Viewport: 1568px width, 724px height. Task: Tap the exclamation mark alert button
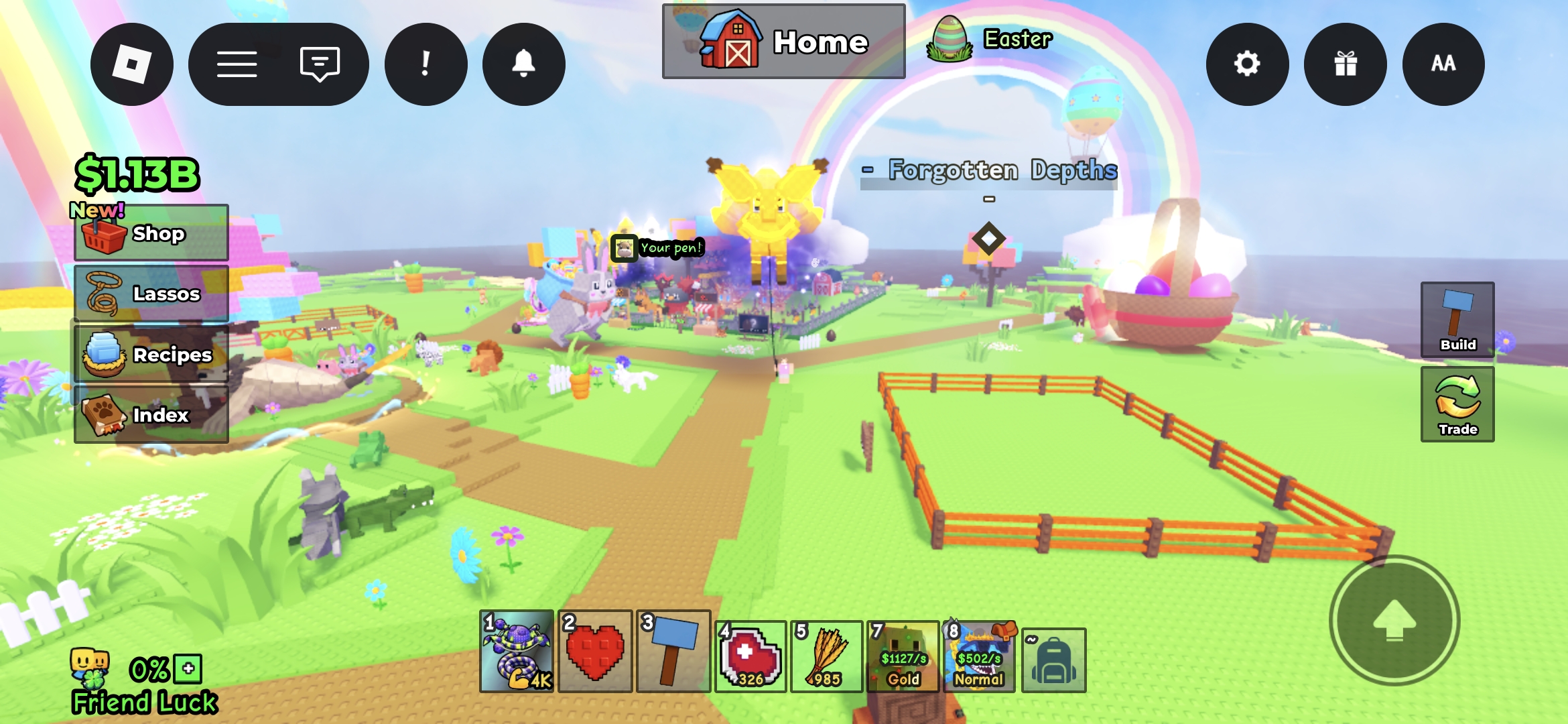click(426, 64)
